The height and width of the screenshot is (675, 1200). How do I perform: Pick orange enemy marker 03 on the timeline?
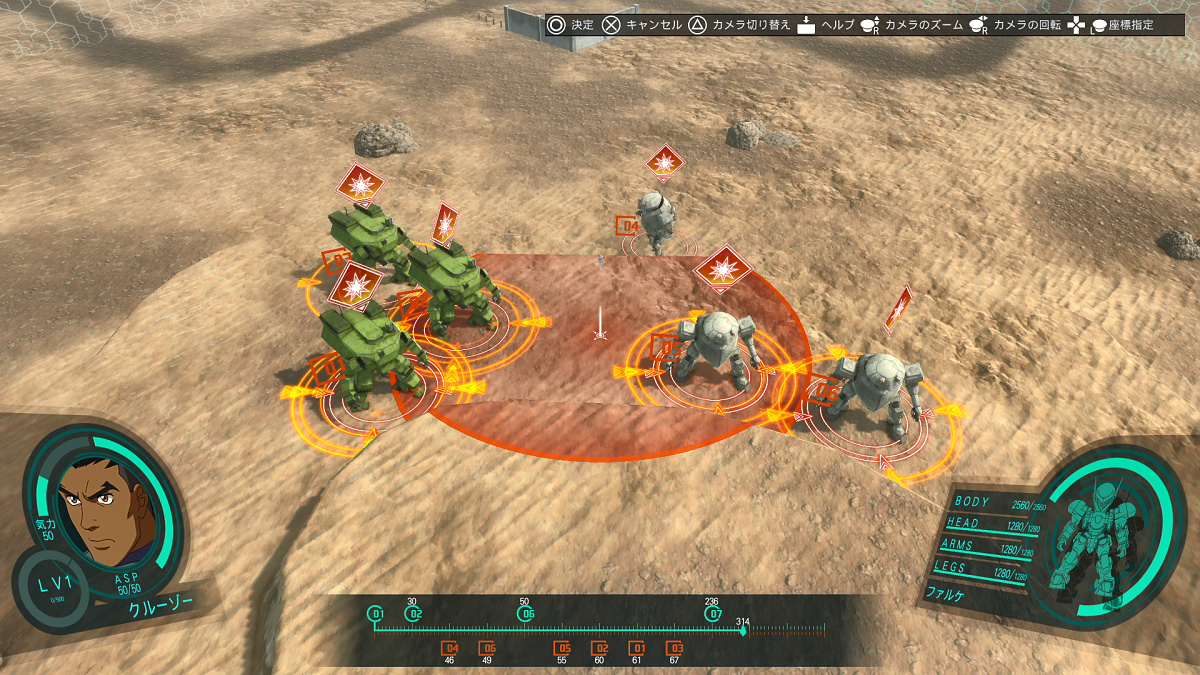point(674,648)
